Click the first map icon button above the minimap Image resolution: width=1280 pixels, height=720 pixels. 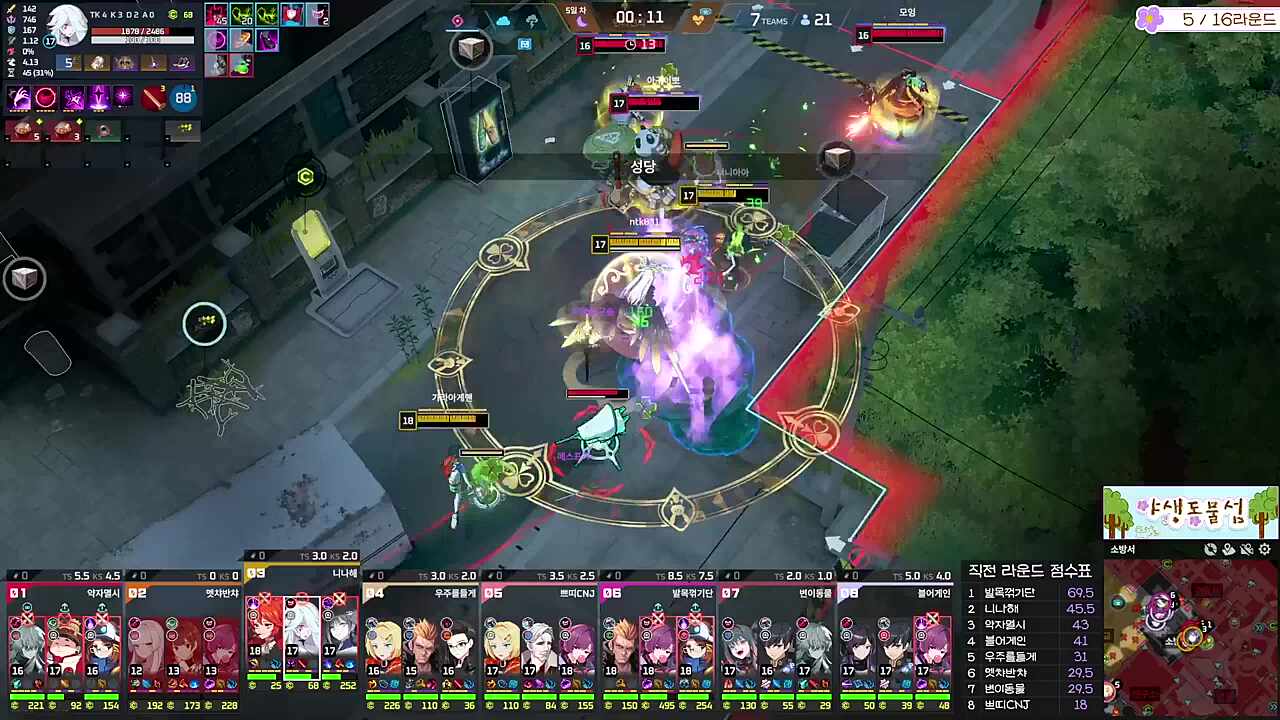click(x=1210, y=549)
